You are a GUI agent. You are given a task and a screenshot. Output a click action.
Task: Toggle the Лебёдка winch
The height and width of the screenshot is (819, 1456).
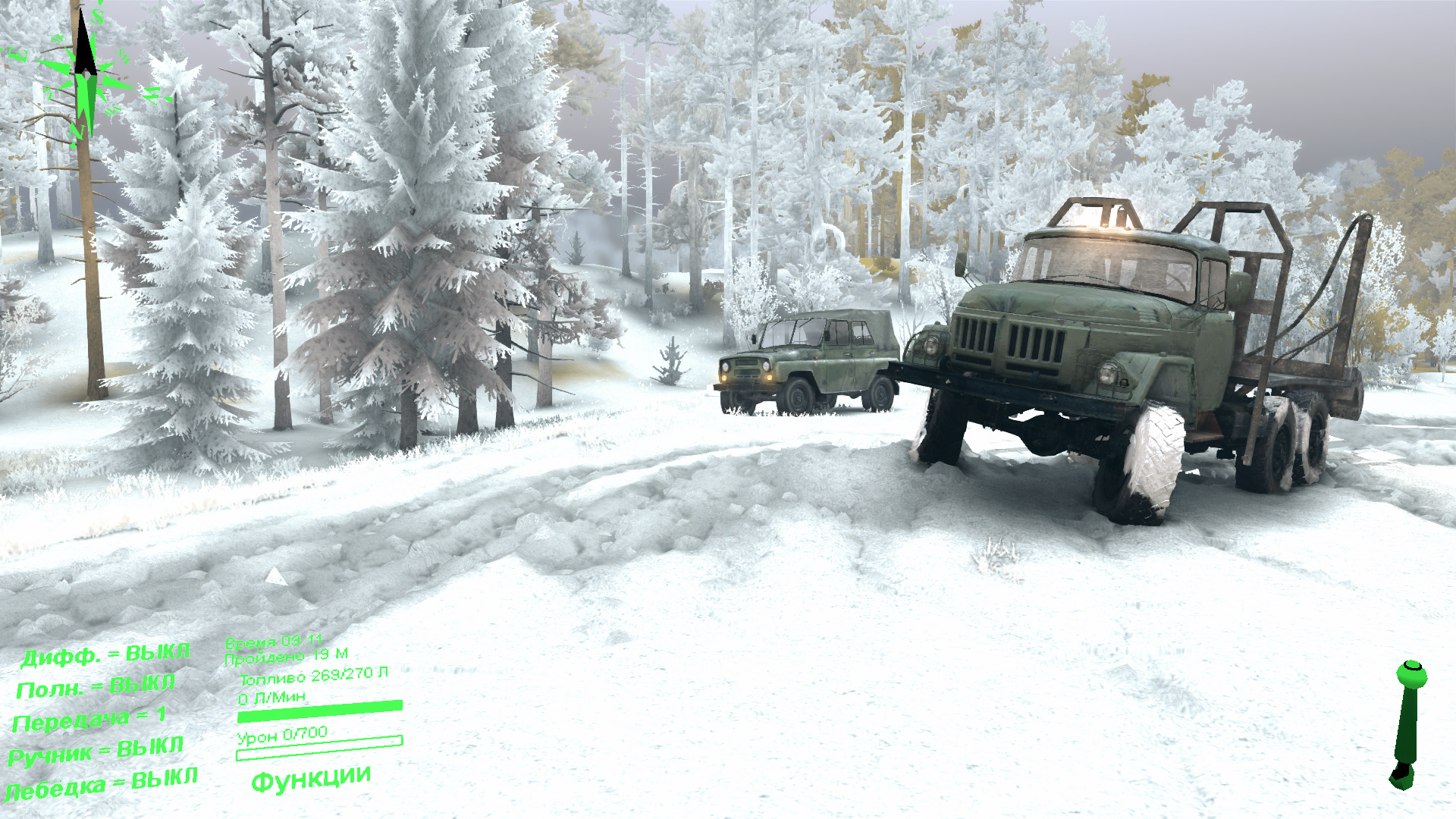(102, 784)
